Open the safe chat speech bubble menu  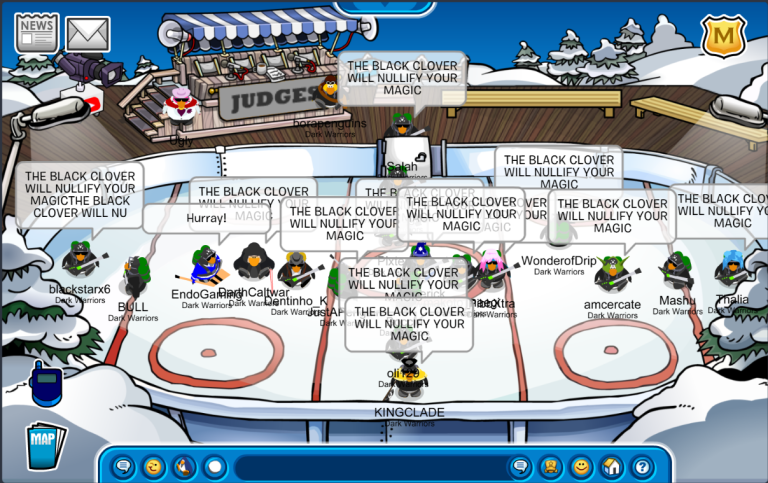(123, 466)
